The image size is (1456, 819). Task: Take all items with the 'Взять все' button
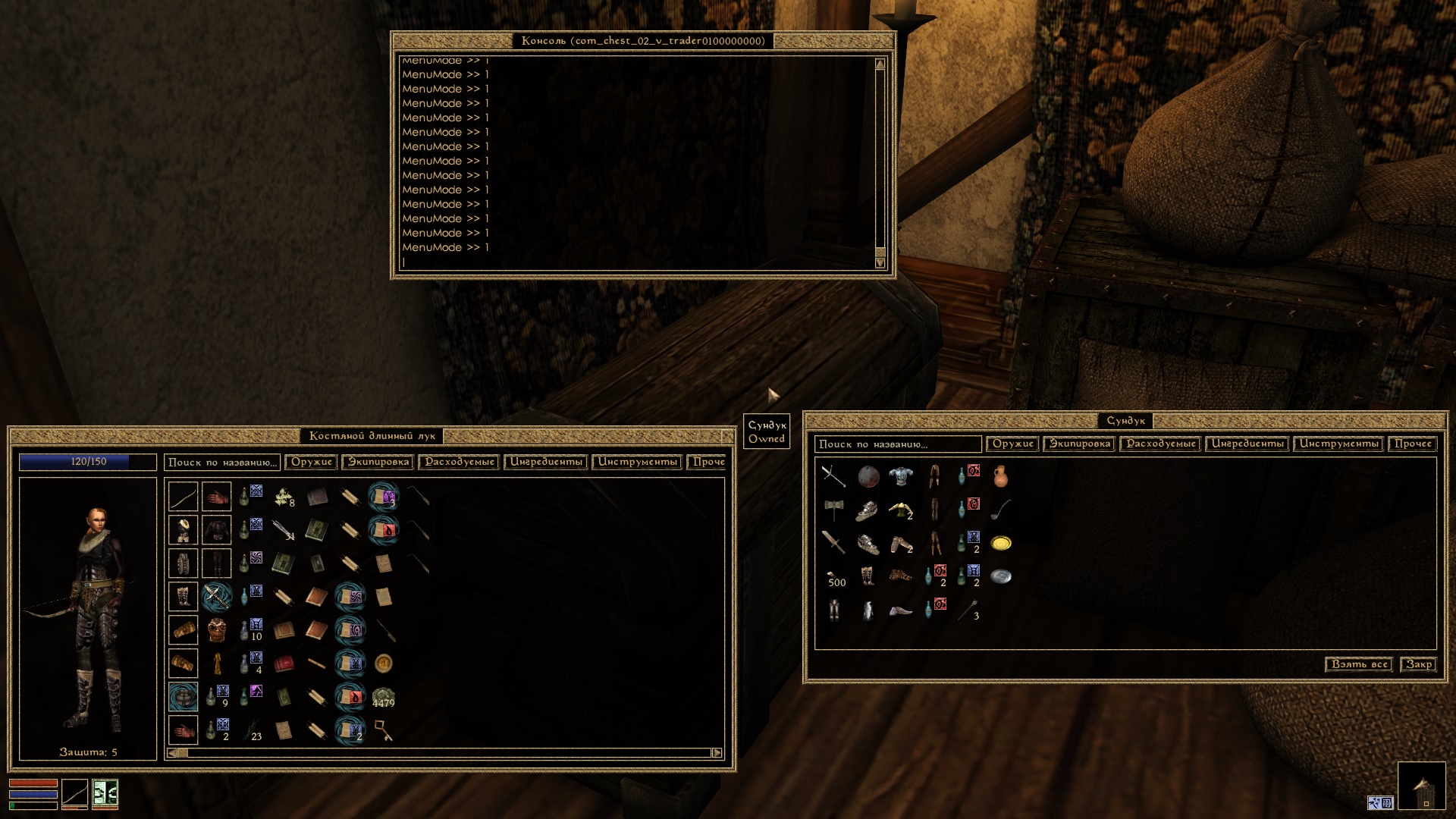click(x=1358, y=664)
